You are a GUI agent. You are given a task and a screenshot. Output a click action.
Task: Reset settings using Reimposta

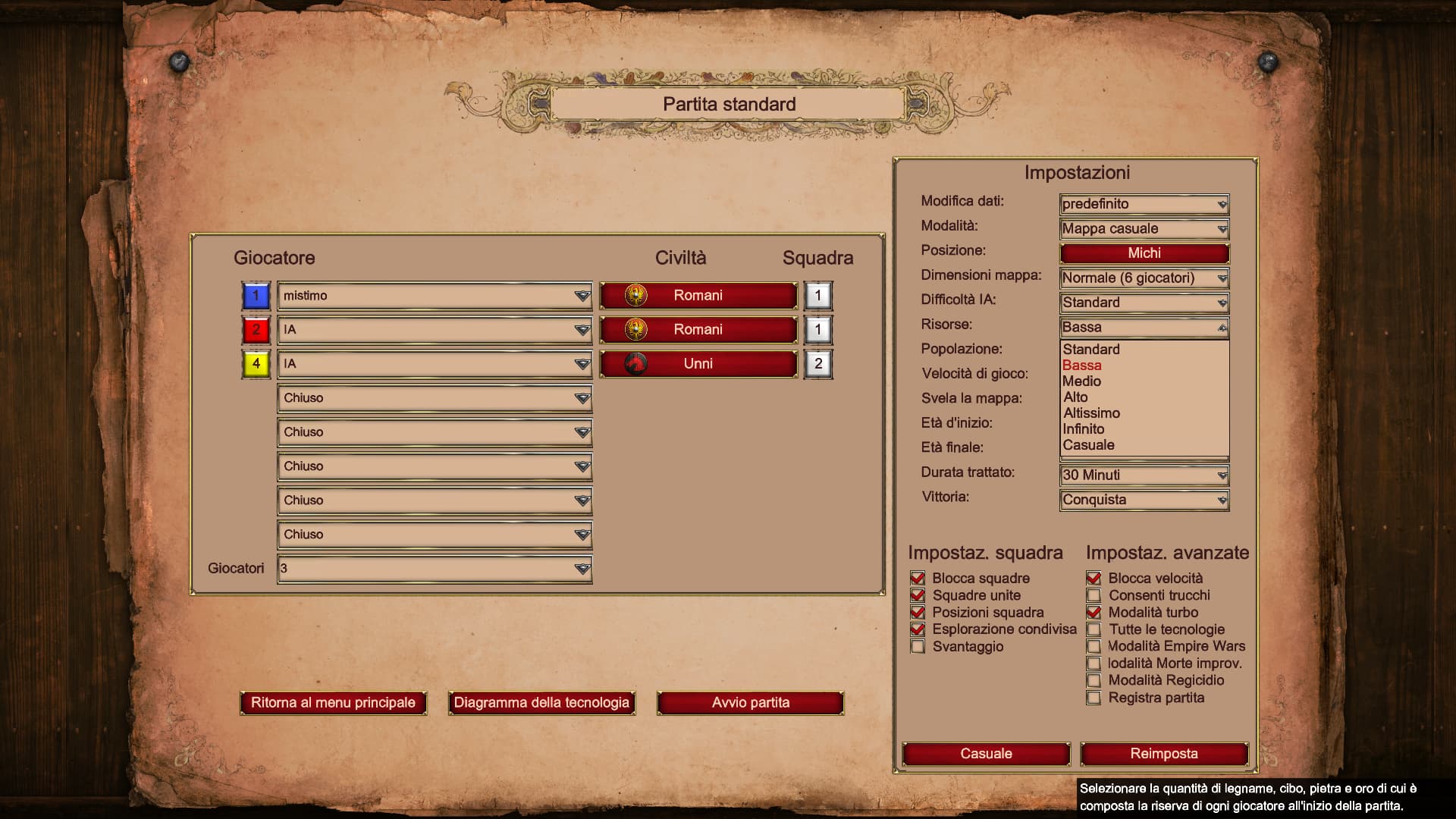(x=1163, y=754)
